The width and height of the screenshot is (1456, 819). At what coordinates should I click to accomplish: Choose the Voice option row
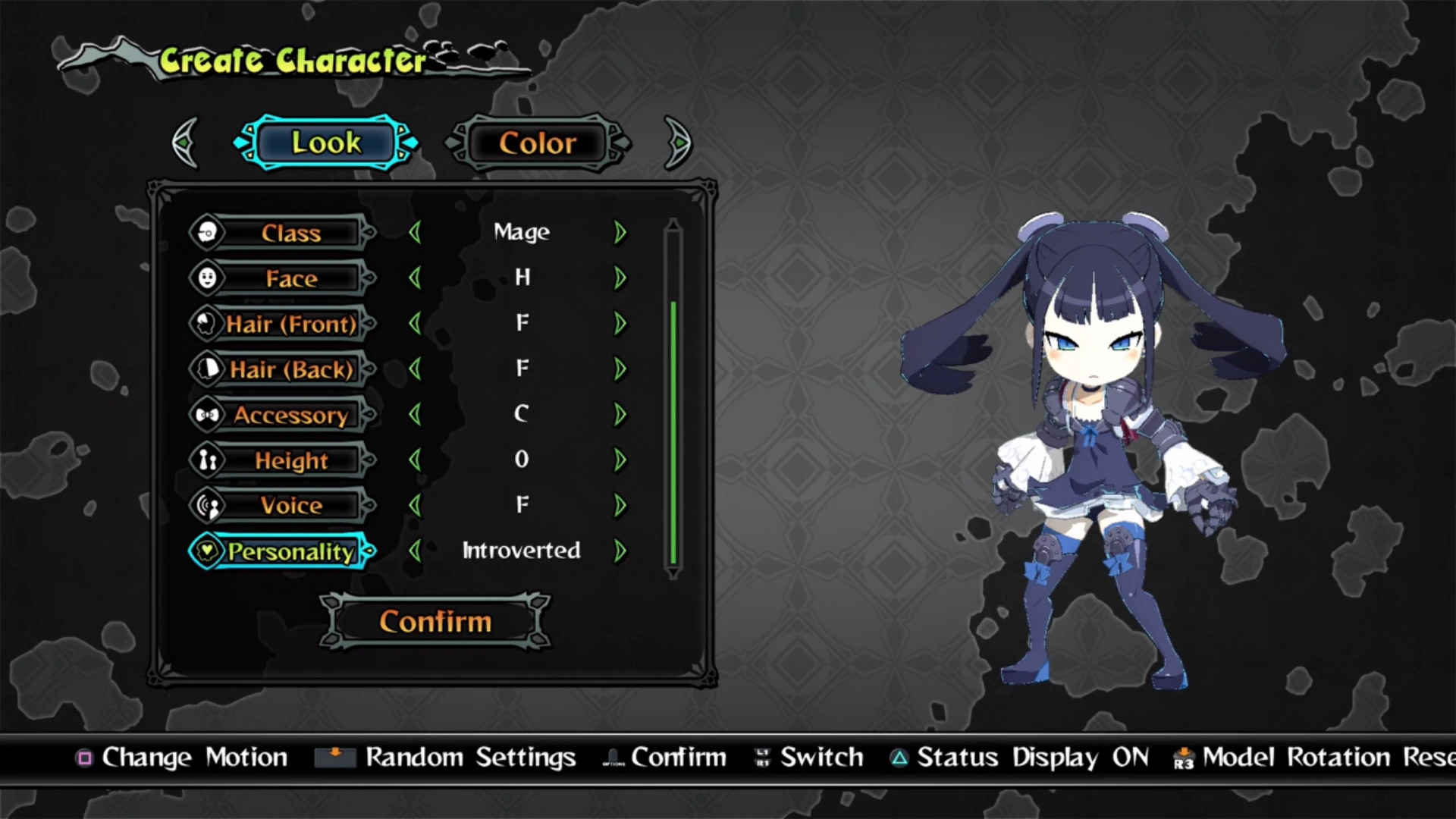pyautogui.click(x=290, y=506)
